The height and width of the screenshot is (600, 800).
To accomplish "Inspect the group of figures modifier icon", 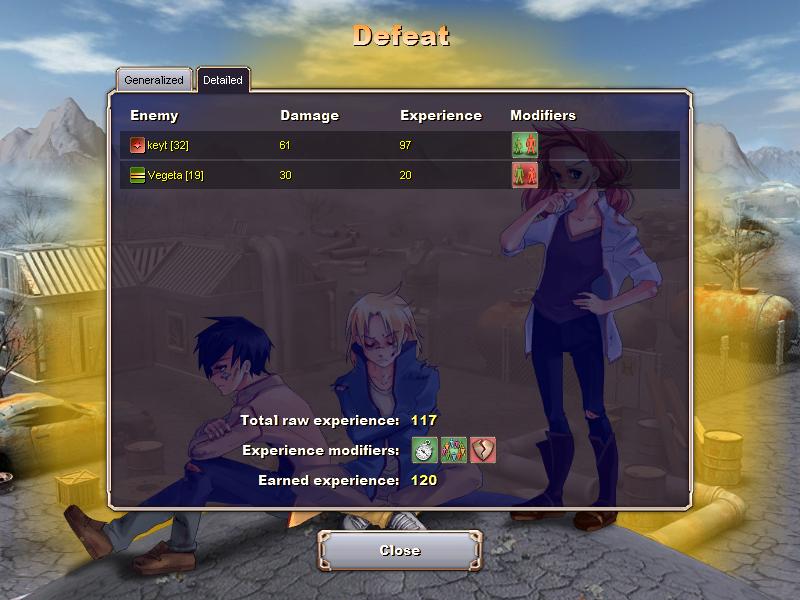I will pyautogui.click(x=454, y=450).
